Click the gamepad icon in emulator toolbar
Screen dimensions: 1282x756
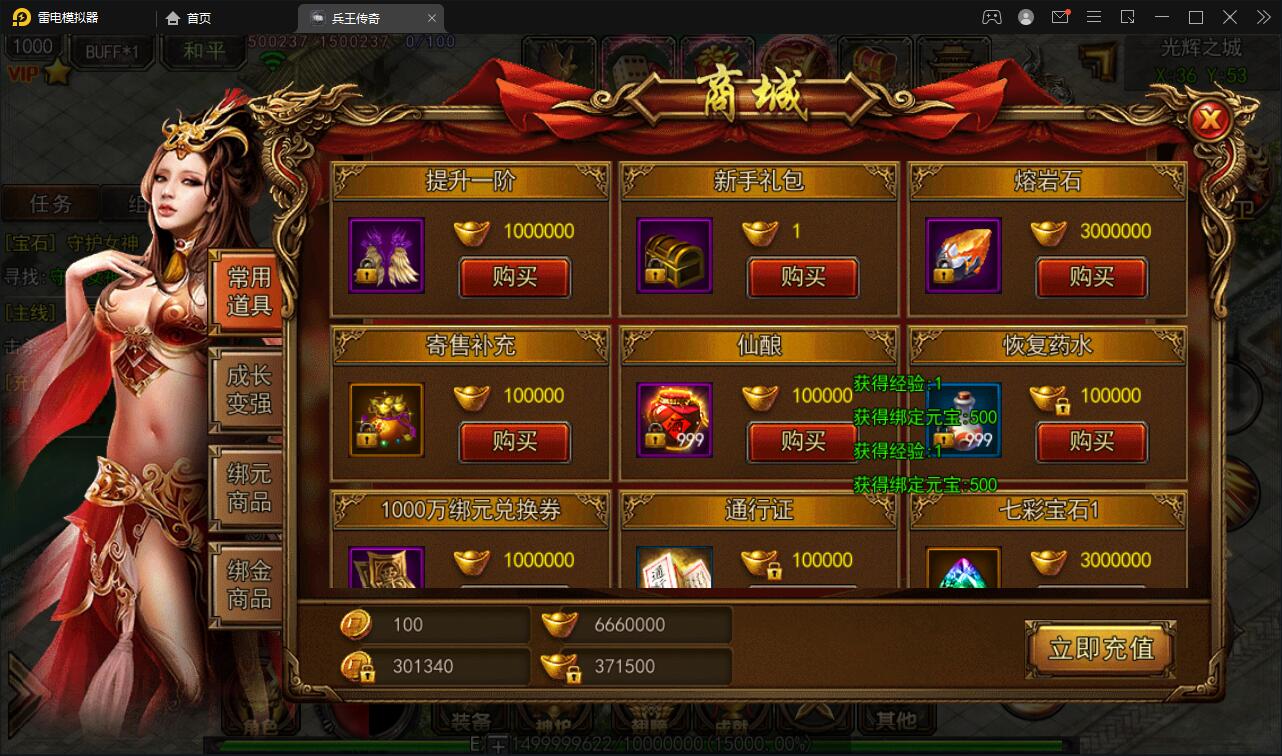click(x=991, y=17)
